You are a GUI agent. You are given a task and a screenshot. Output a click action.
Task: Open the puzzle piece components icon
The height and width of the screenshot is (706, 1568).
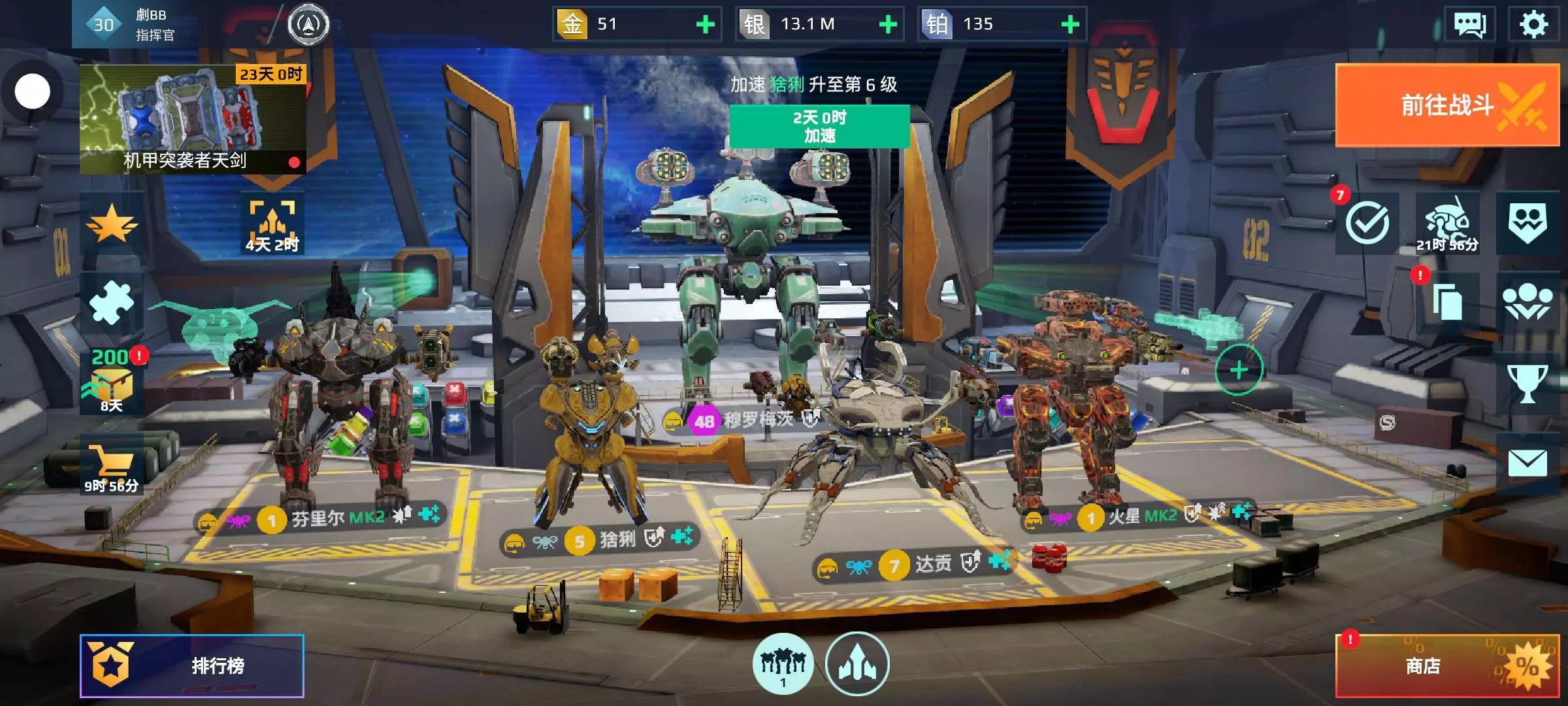pyautogui.click(x=111, y=303)
